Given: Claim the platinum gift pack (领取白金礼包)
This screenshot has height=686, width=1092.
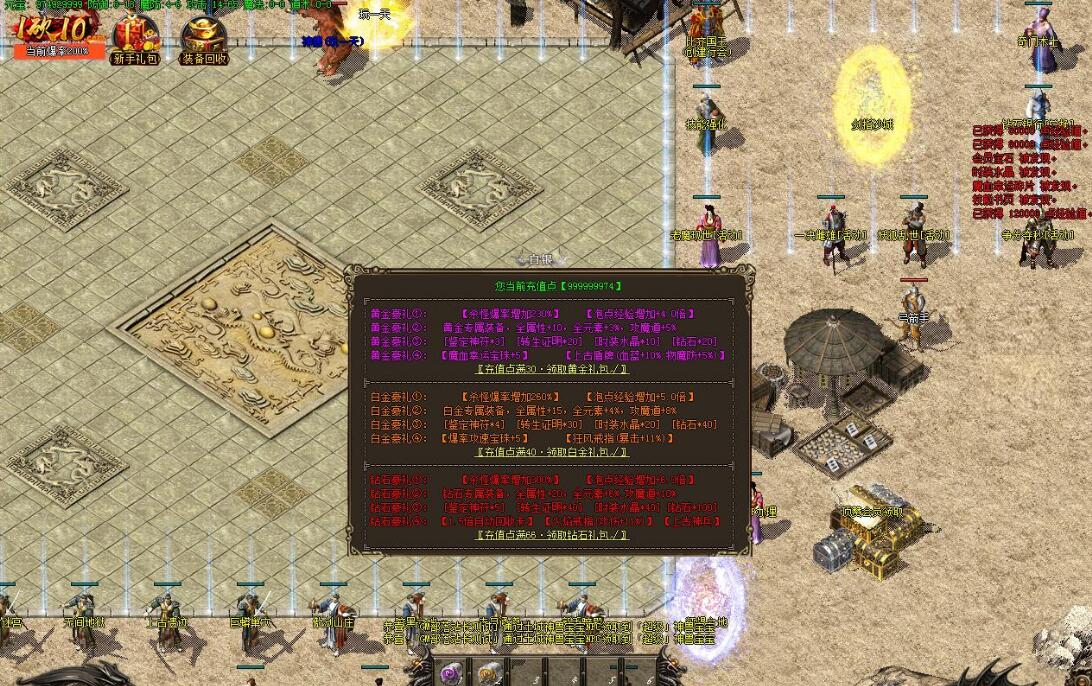Looking at the screenshot, I should pyautogui.click(x=552, y=451).
